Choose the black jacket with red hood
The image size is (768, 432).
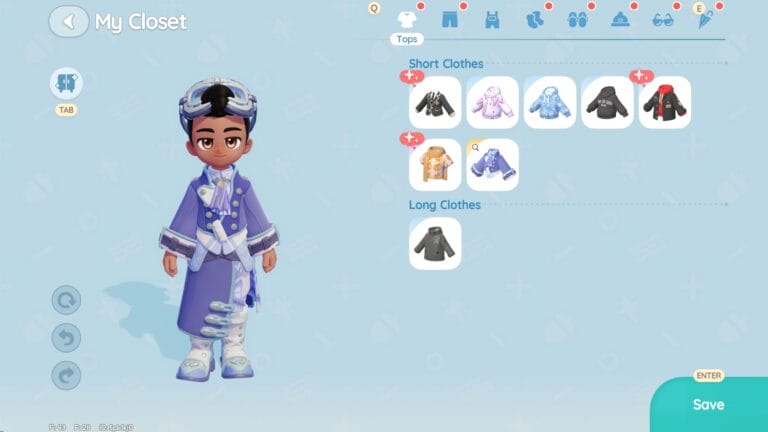(x=665, y=102)
